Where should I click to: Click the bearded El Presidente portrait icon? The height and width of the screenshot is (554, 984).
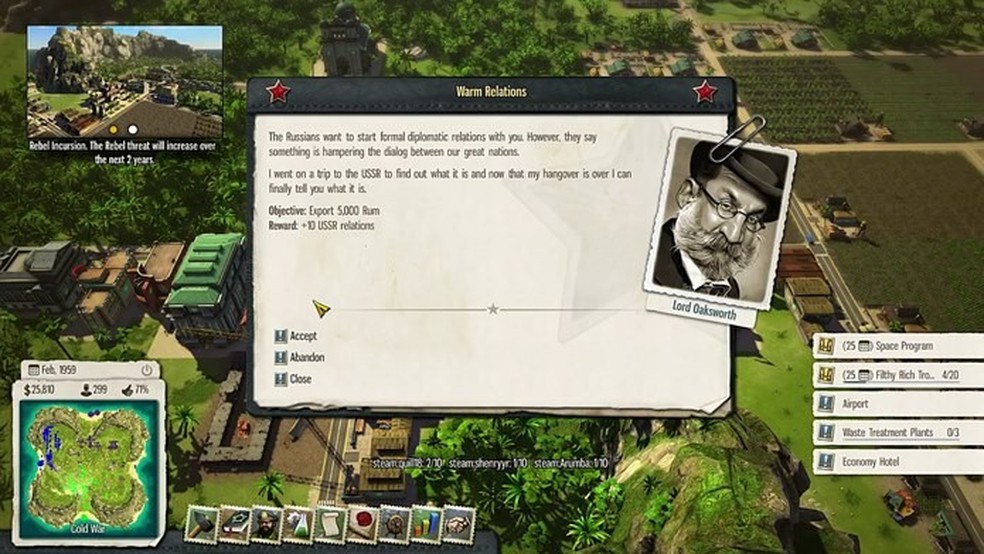pos(267,523)
